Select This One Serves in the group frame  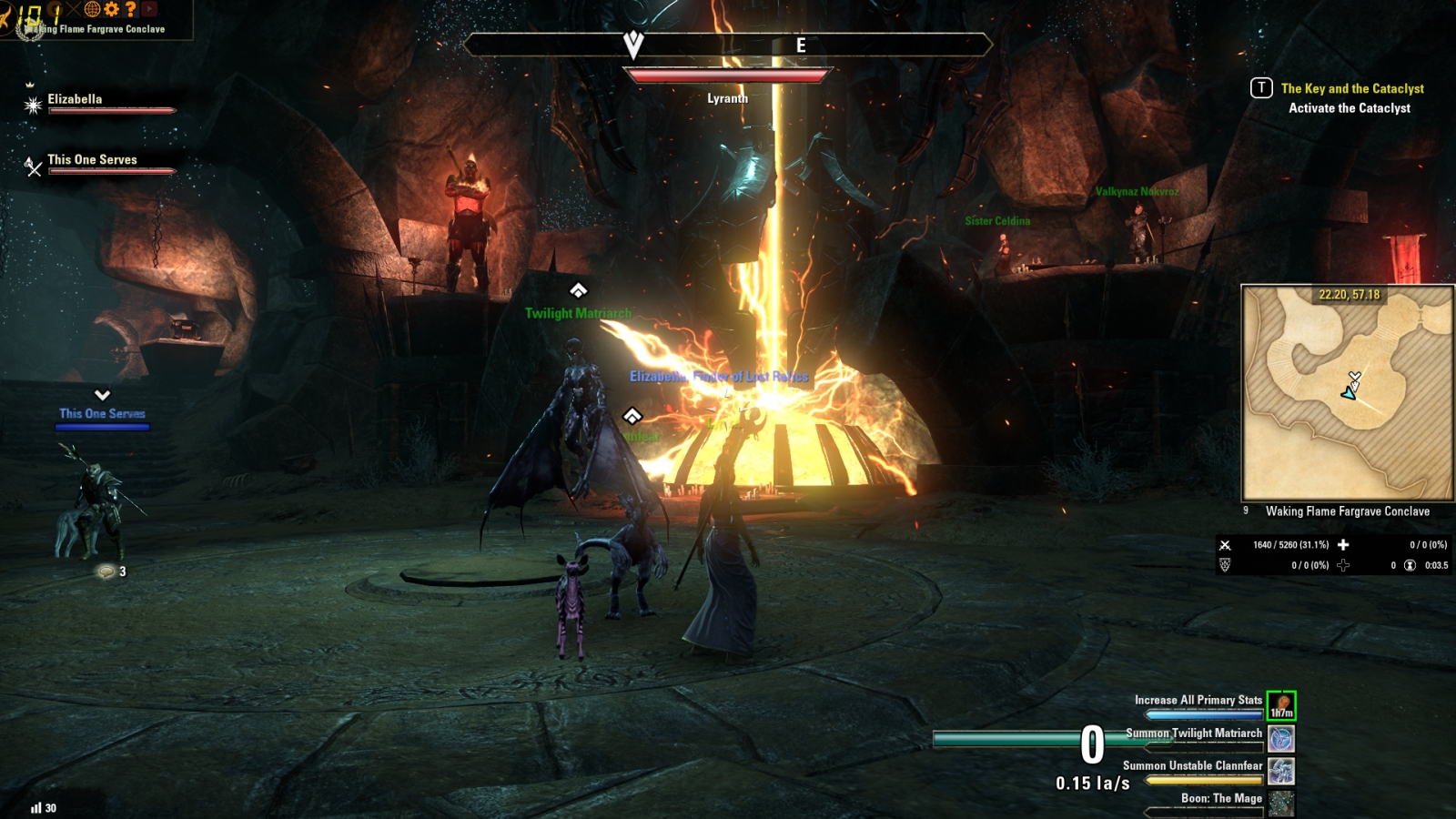point(92,159)
